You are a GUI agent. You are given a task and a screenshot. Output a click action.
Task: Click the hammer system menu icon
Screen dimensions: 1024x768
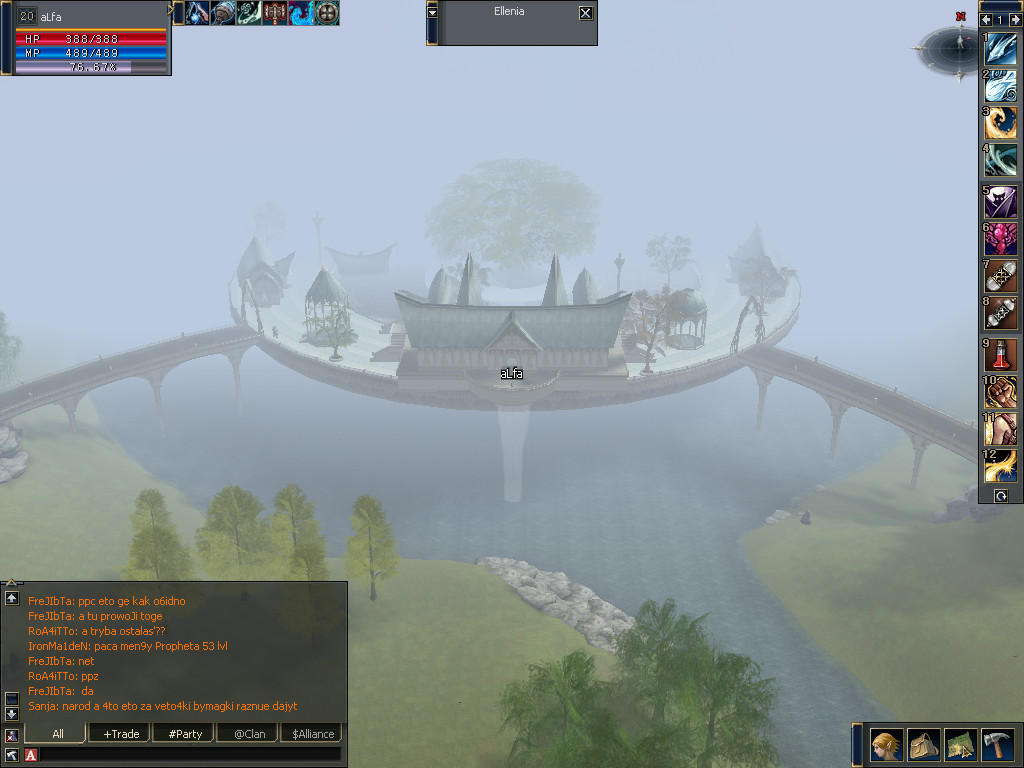997,745
